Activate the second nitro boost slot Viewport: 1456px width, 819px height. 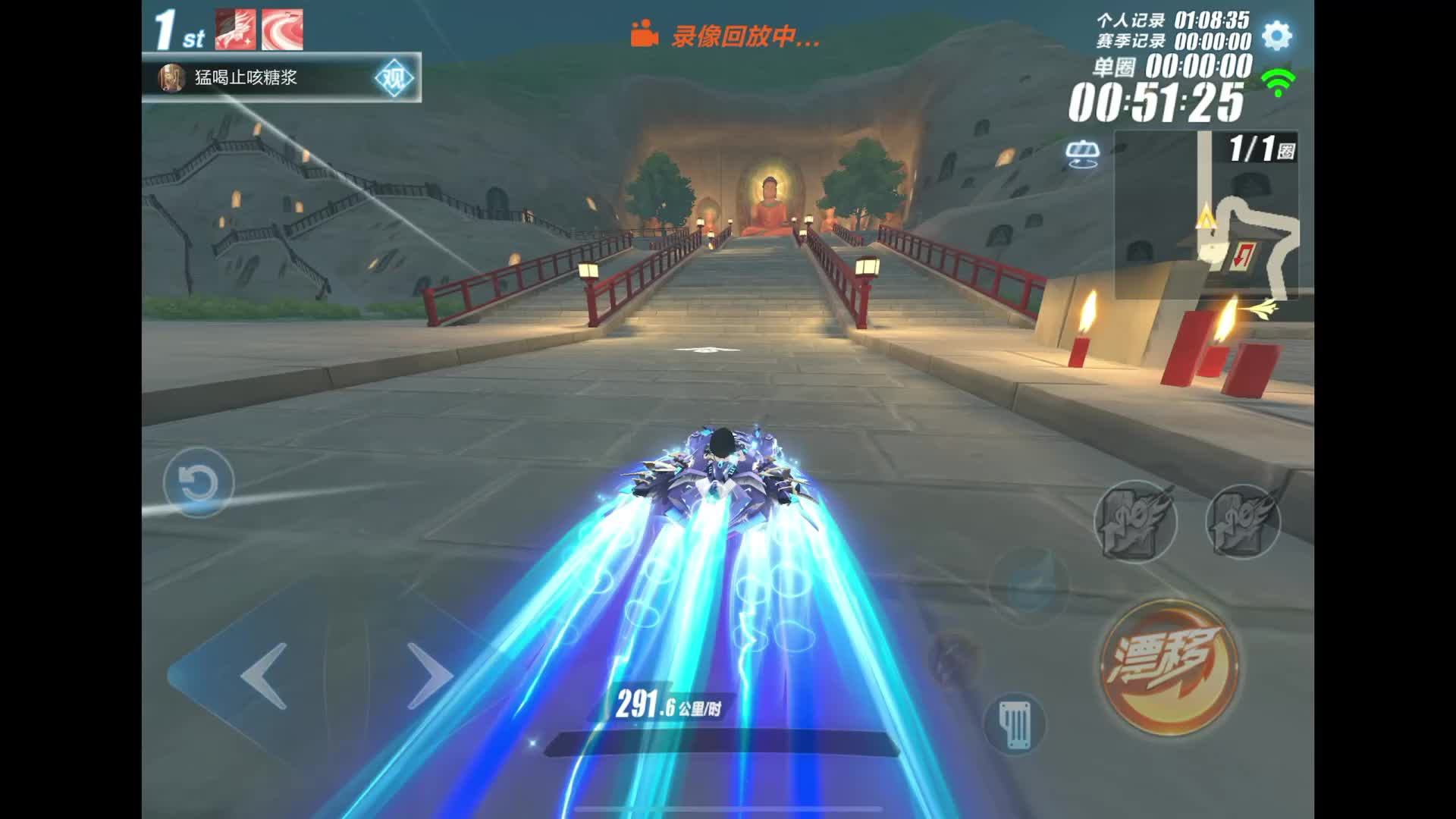point(1243,521)
